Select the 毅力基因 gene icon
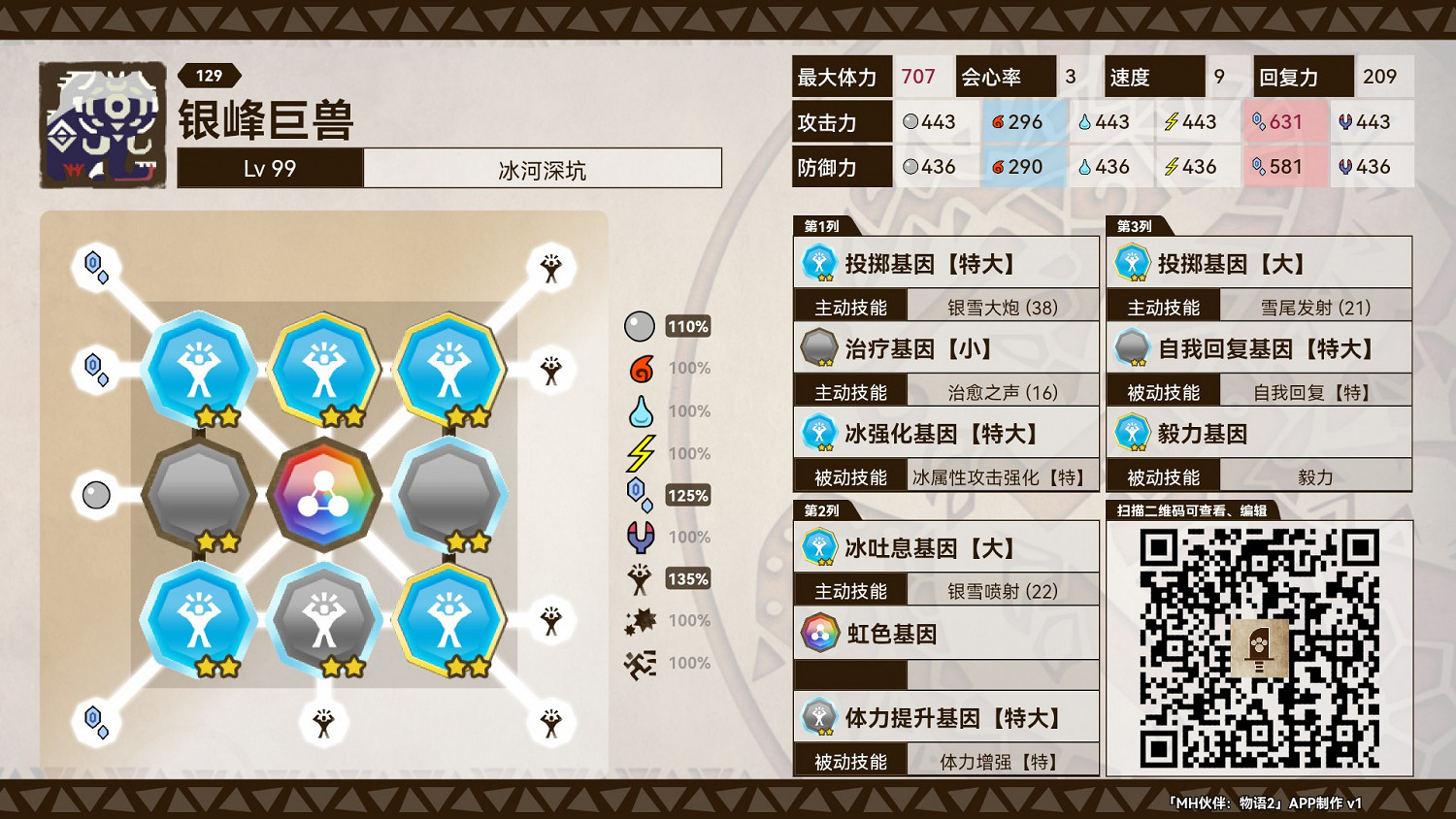This screenshot has height=819, width=1456. pyautogui.click(x=1133, y=433)
